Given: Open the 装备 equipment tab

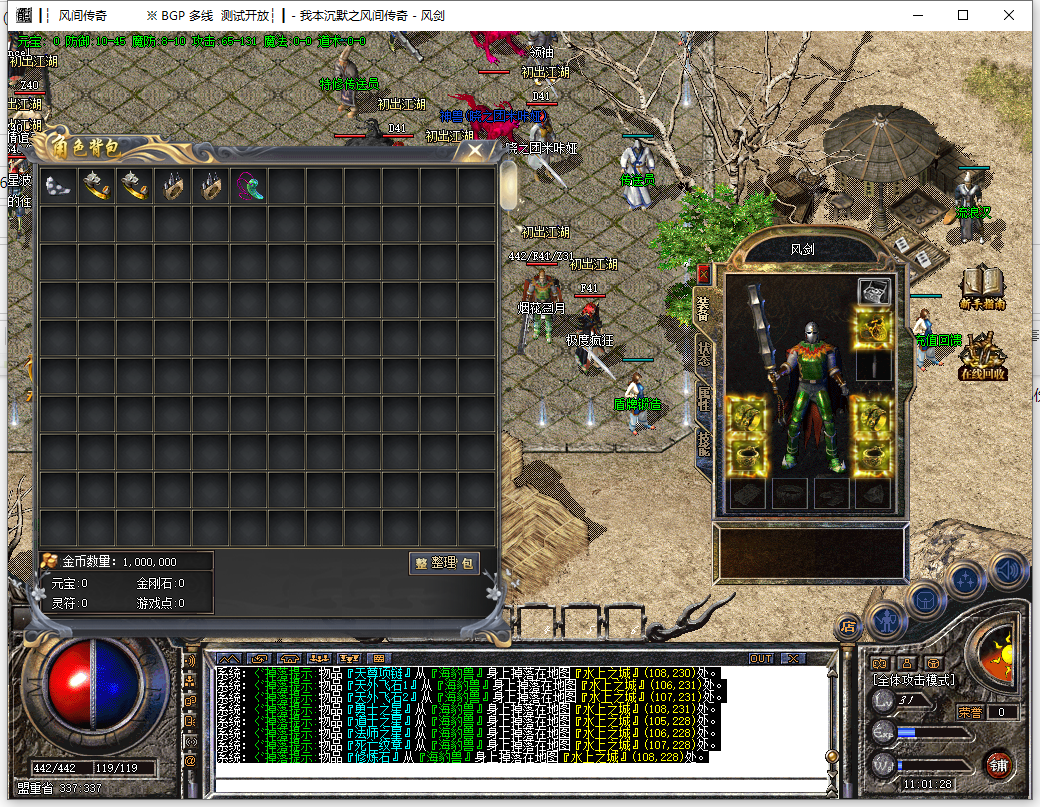Looking at the screenshot, I should [704, 308].
